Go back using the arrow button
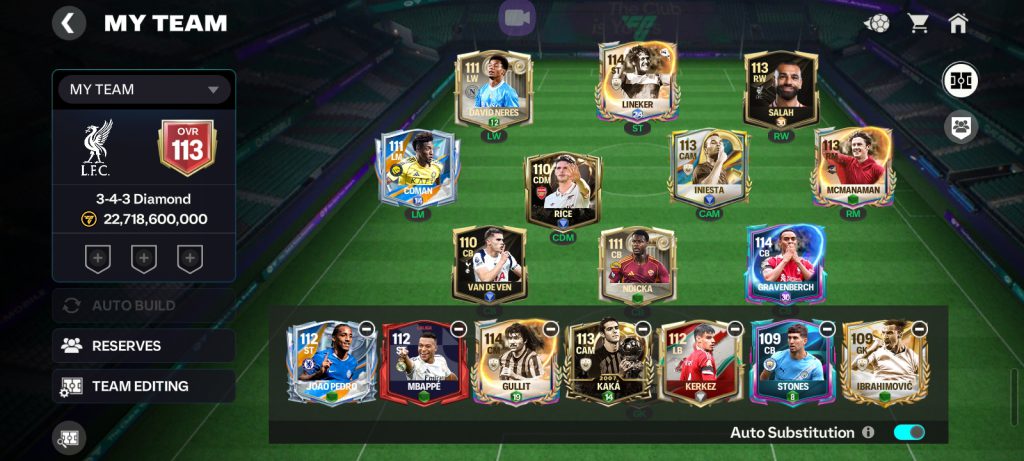The width and height of the screenshot is (1024, 461). tap(68, 23)
